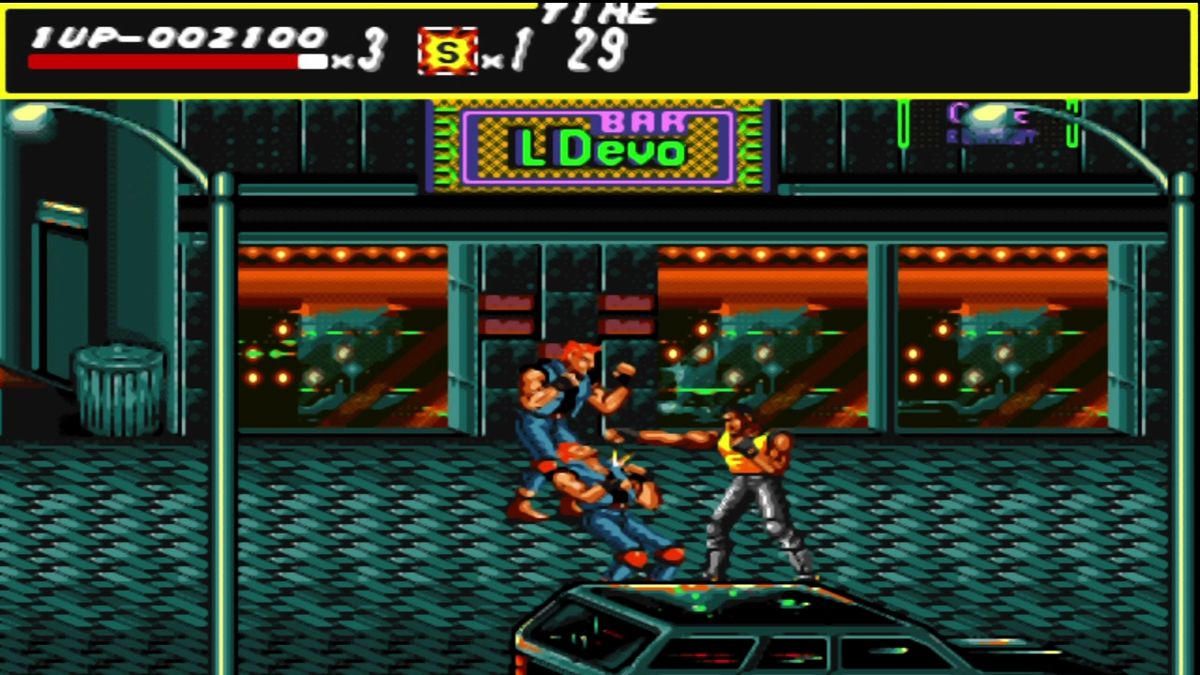Click the police special attack S icon
1200x675 pixels.
tap(447, 52)
